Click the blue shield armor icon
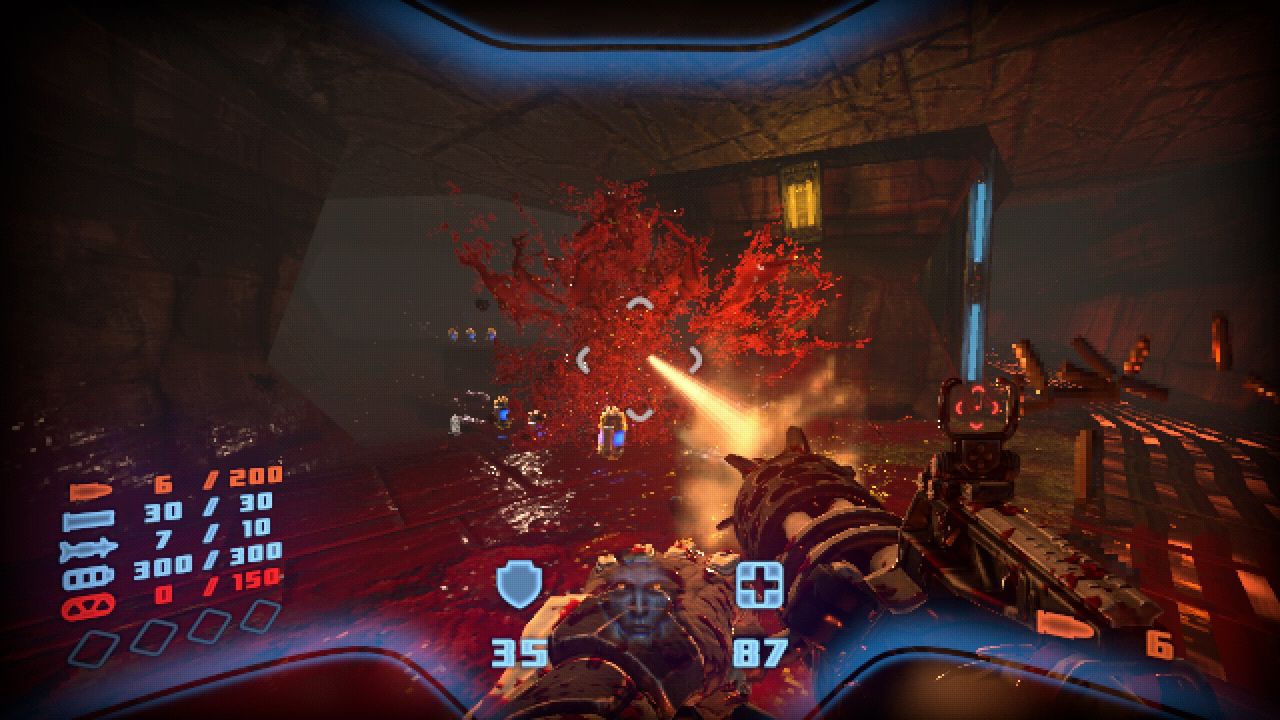The height and width of the screenshot is (720, 1280). pos(519,585)
